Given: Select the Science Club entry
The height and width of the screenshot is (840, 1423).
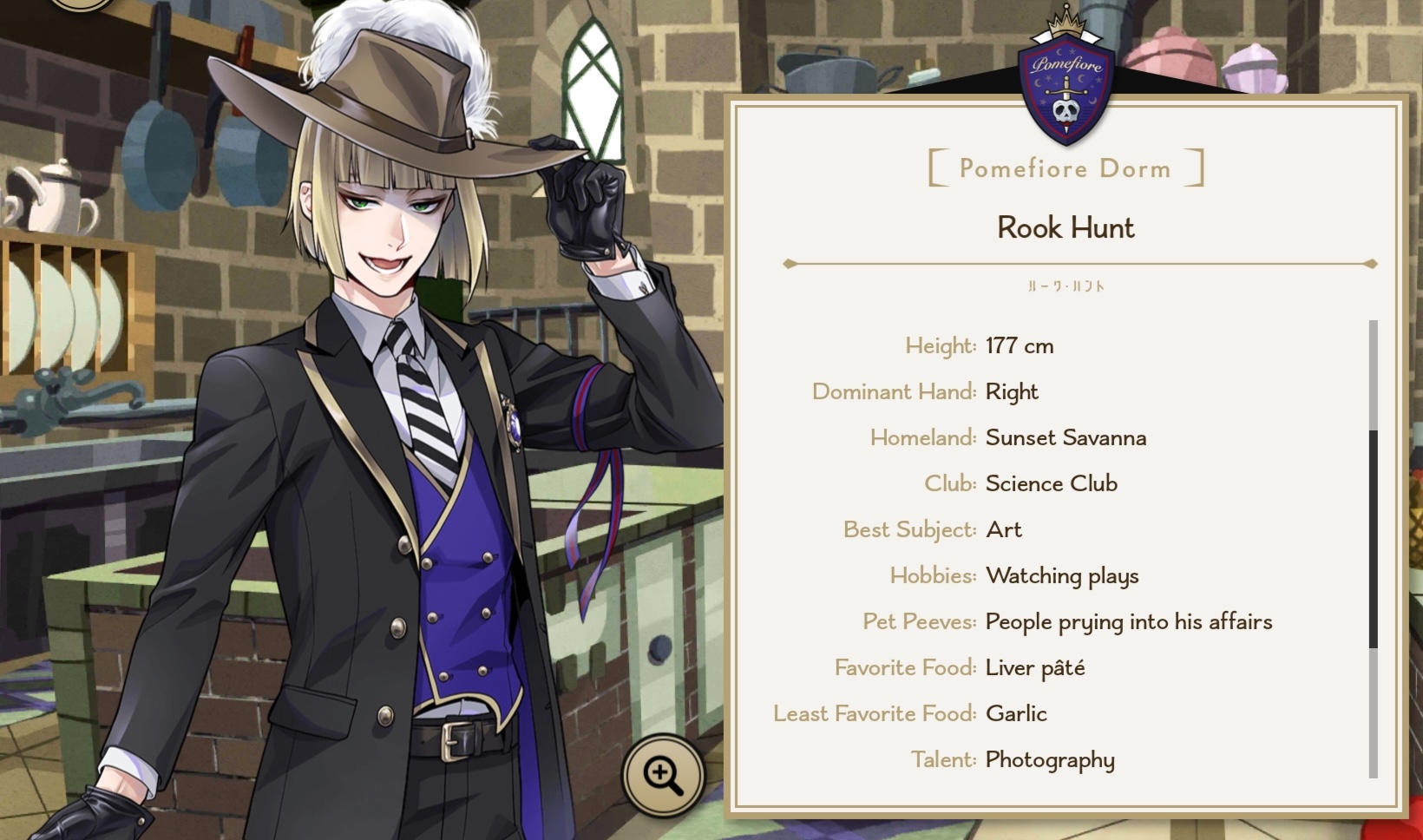Looking at the screenshot, I should [x=1051, y=483].
